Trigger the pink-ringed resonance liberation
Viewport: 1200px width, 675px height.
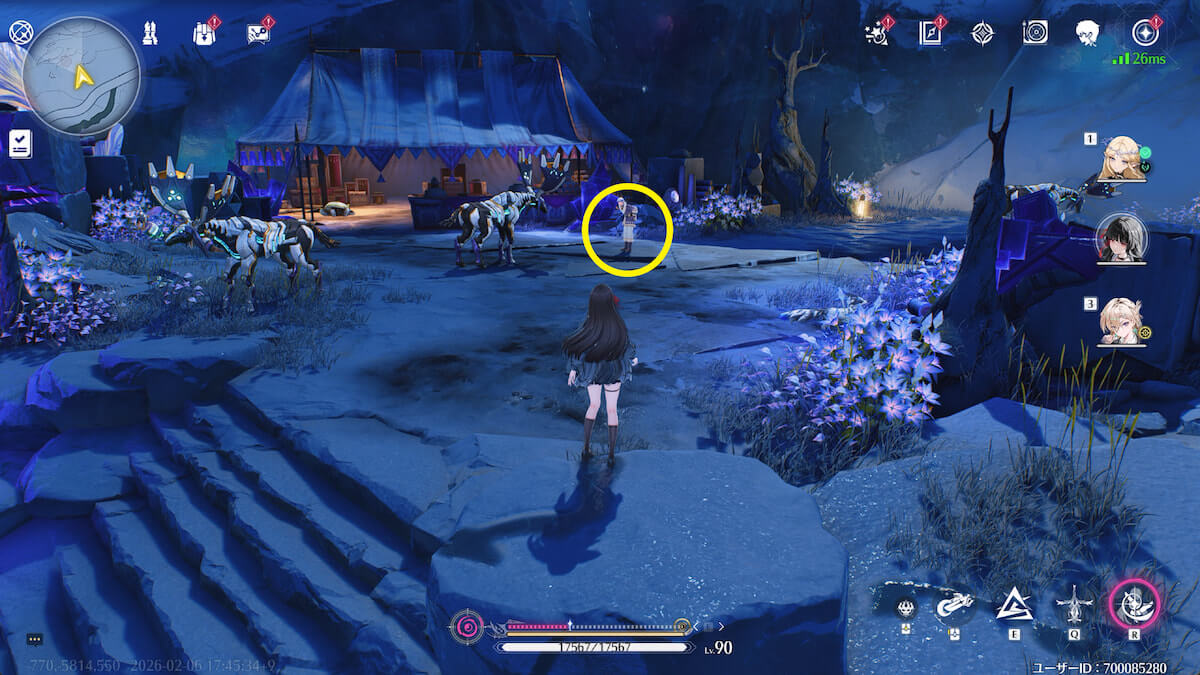[1135, 604]
